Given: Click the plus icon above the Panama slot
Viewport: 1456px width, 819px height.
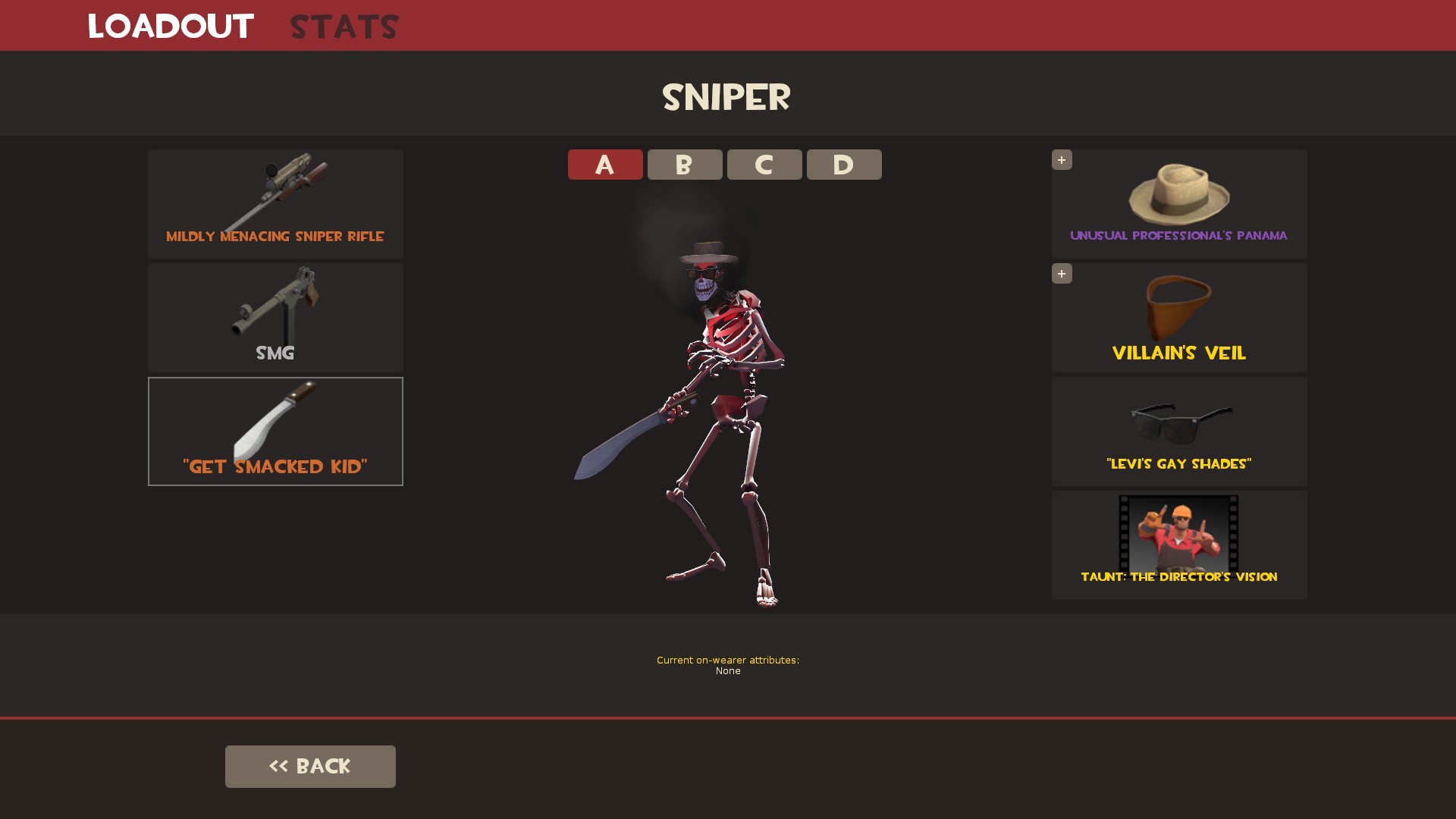Looking at the screenshot, I should tap(1062, 160).
